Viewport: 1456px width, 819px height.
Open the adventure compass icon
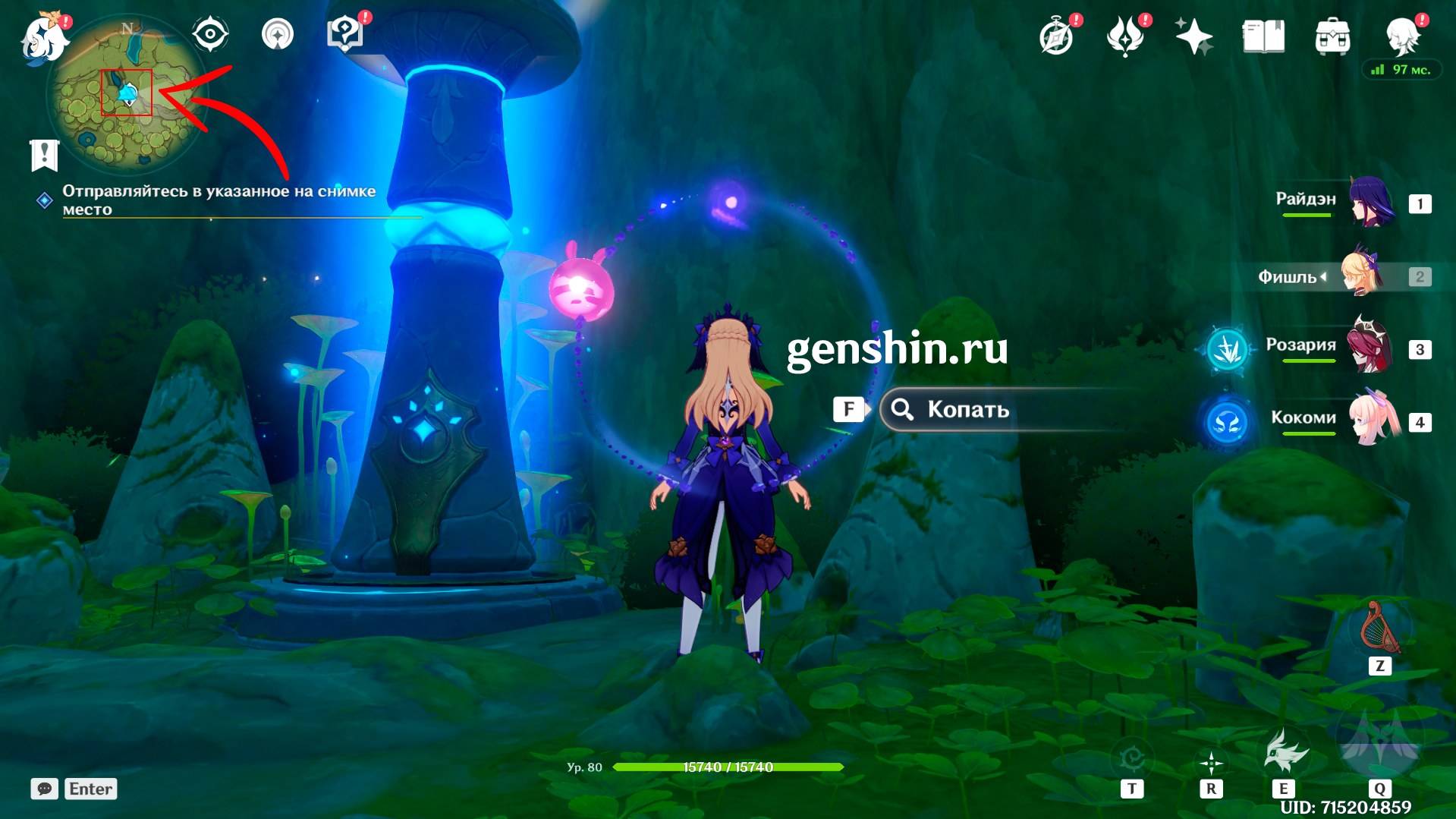[1056, 36]
